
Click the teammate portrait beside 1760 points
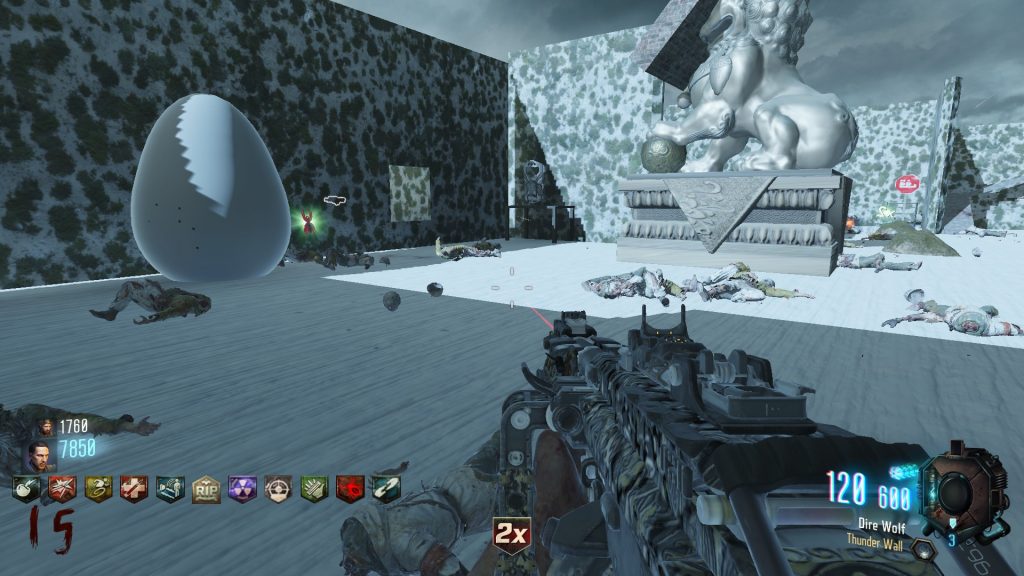pos(47,427)
